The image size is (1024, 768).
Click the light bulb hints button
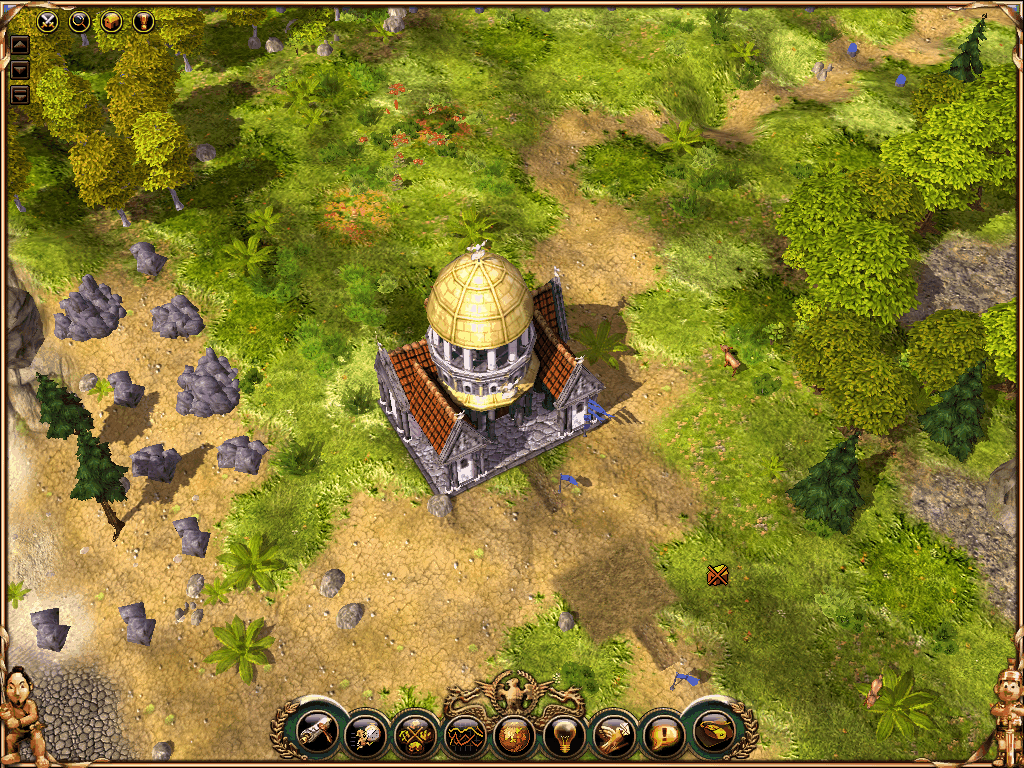563,736
